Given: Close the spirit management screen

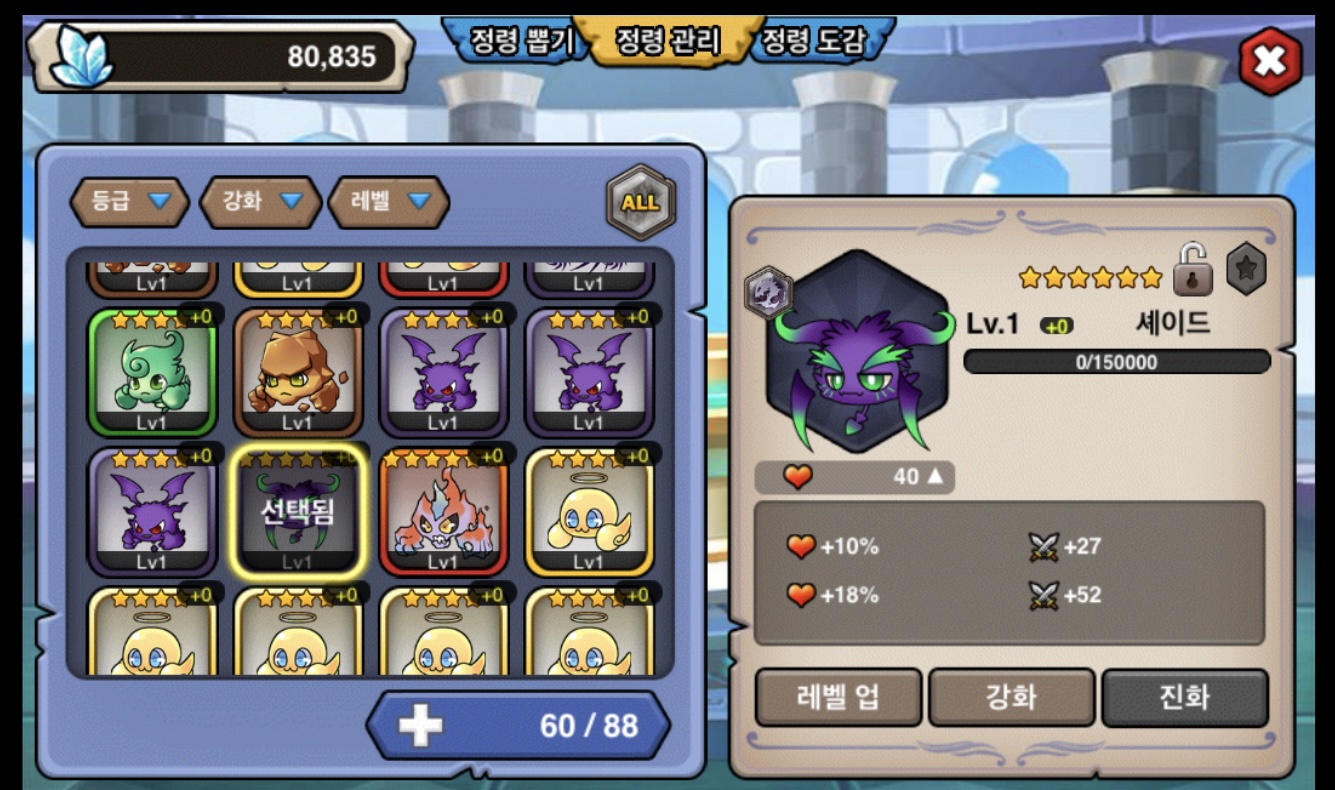Looking at the screenshot, I should [1270, 62].
